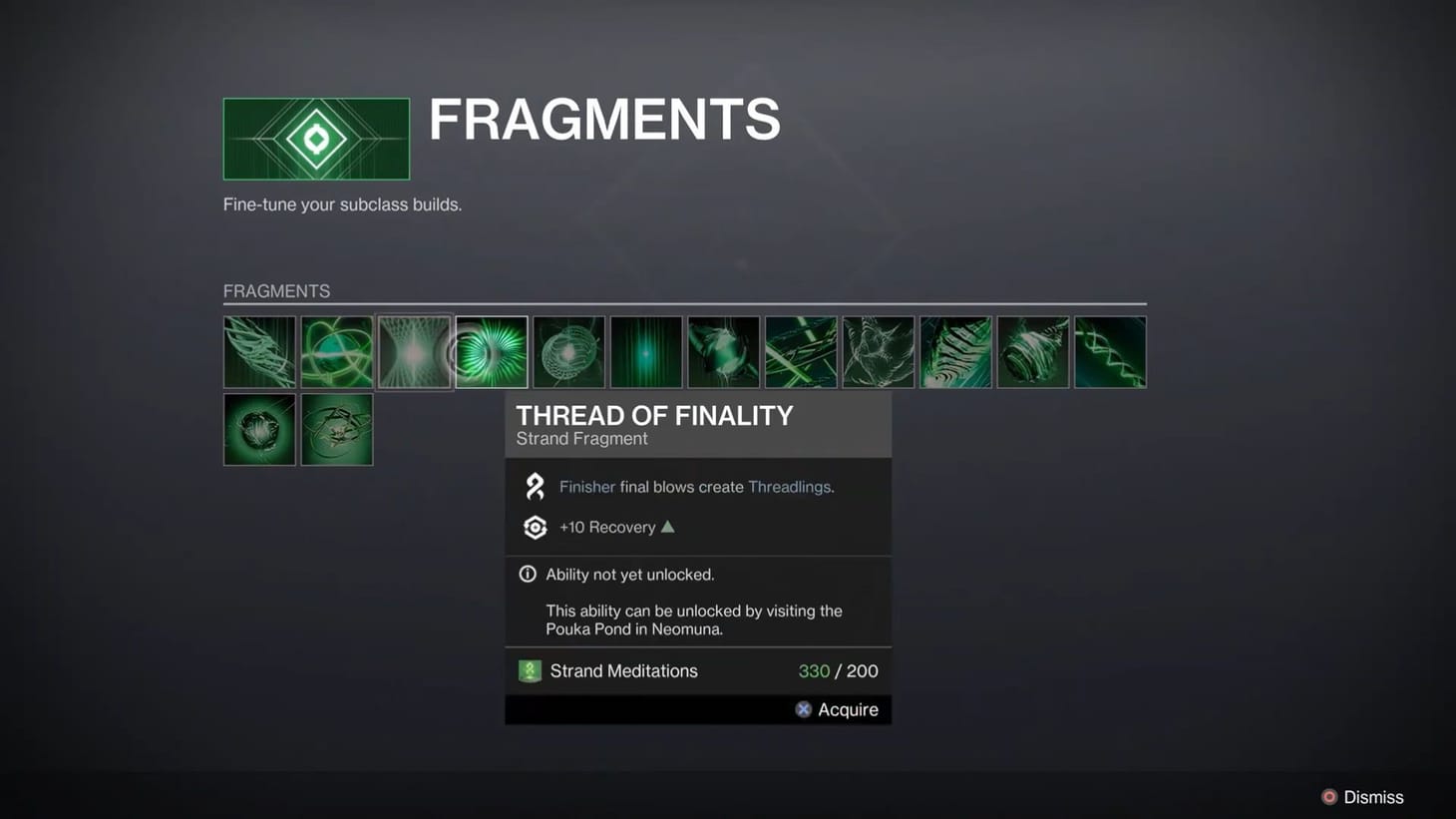
Task: Click the feather-shaped fragment icon
Action: [259, 351]
